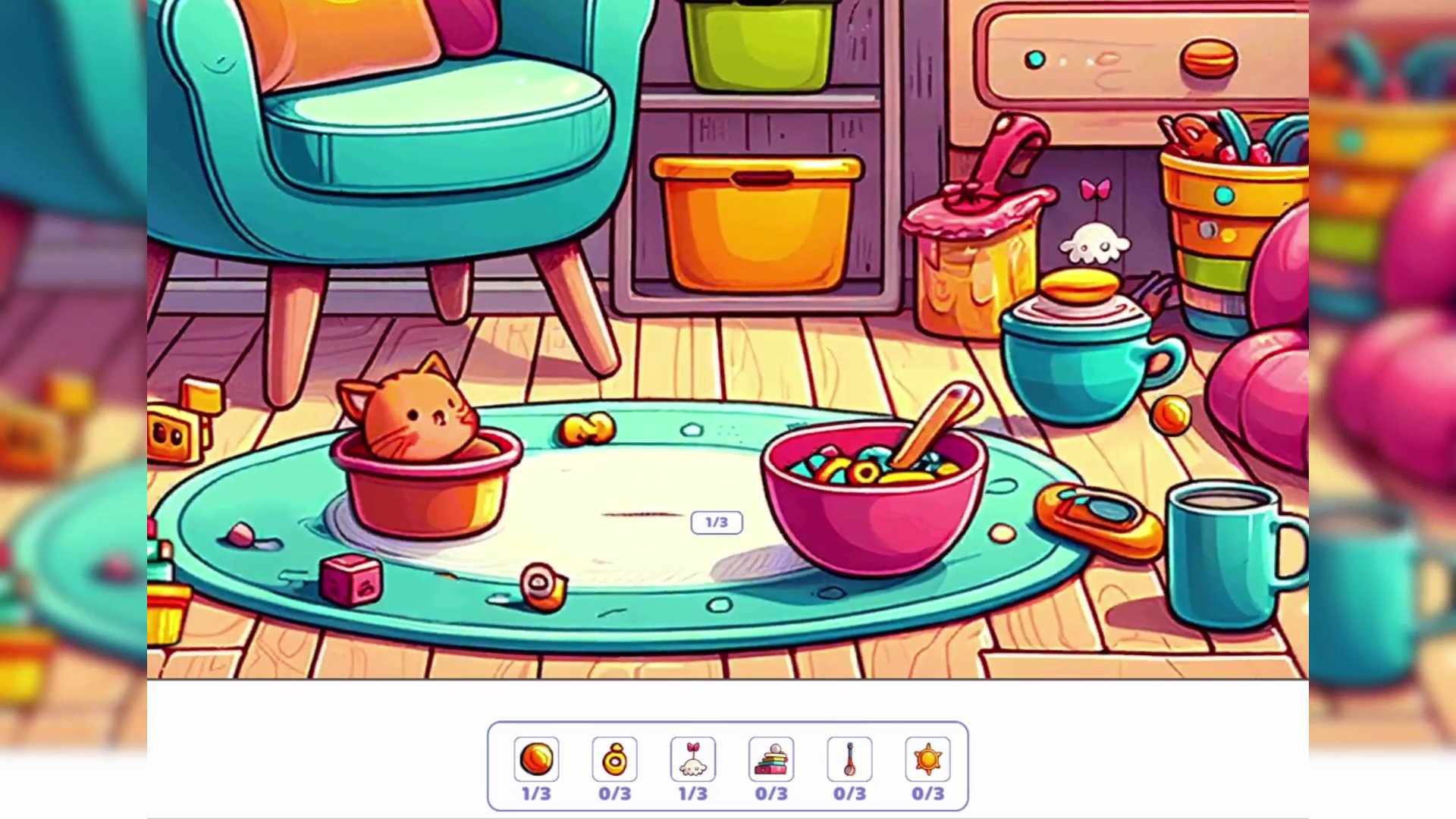Select the jellyfish with pink bow icon
1456x819 pixels.
point(692,759)
